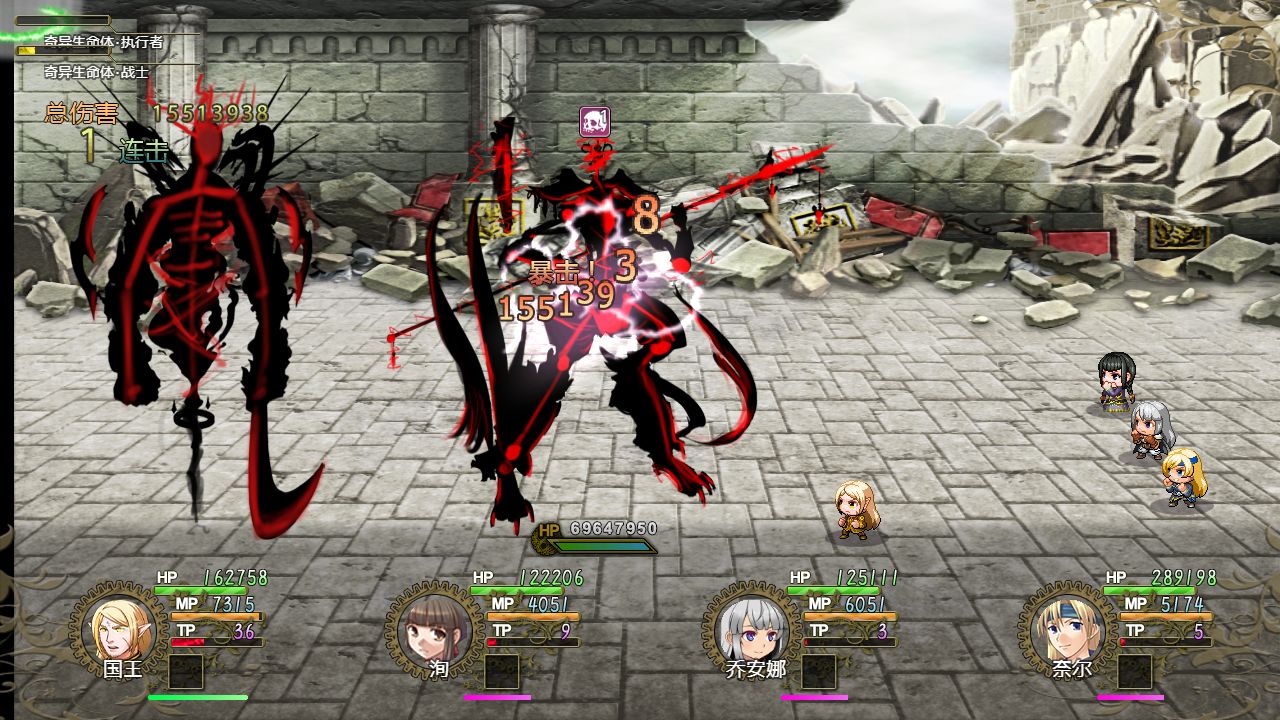Target the 奇异生命体·战士 enemy entry
The image size is (1280, 720).
(96, 73)
